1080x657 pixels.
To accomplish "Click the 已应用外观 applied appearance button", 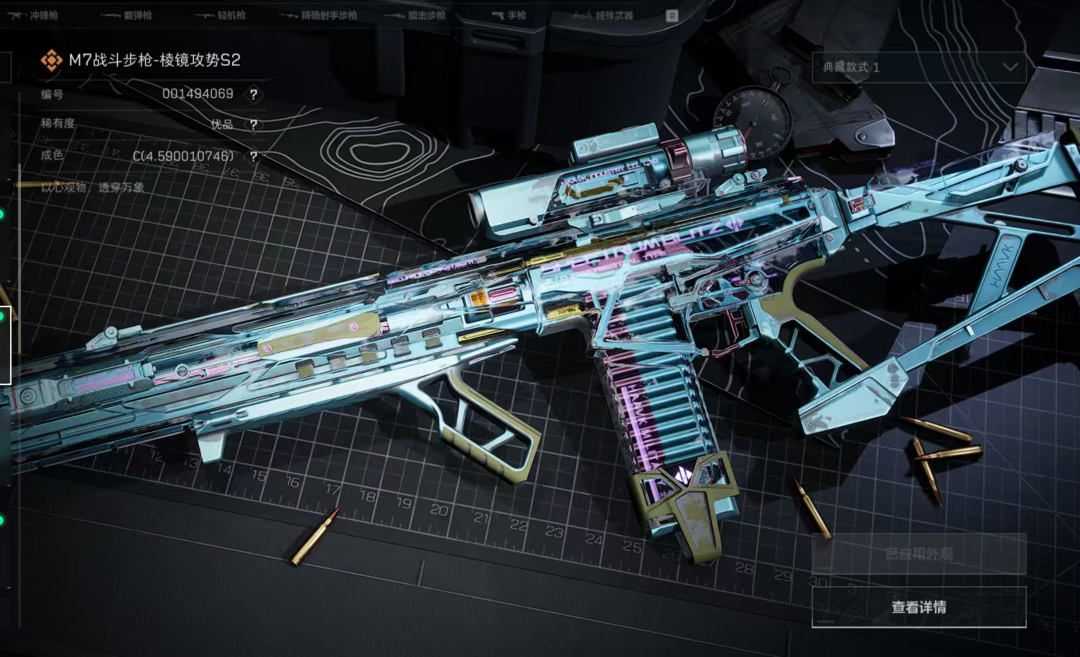I will point(918,553).
